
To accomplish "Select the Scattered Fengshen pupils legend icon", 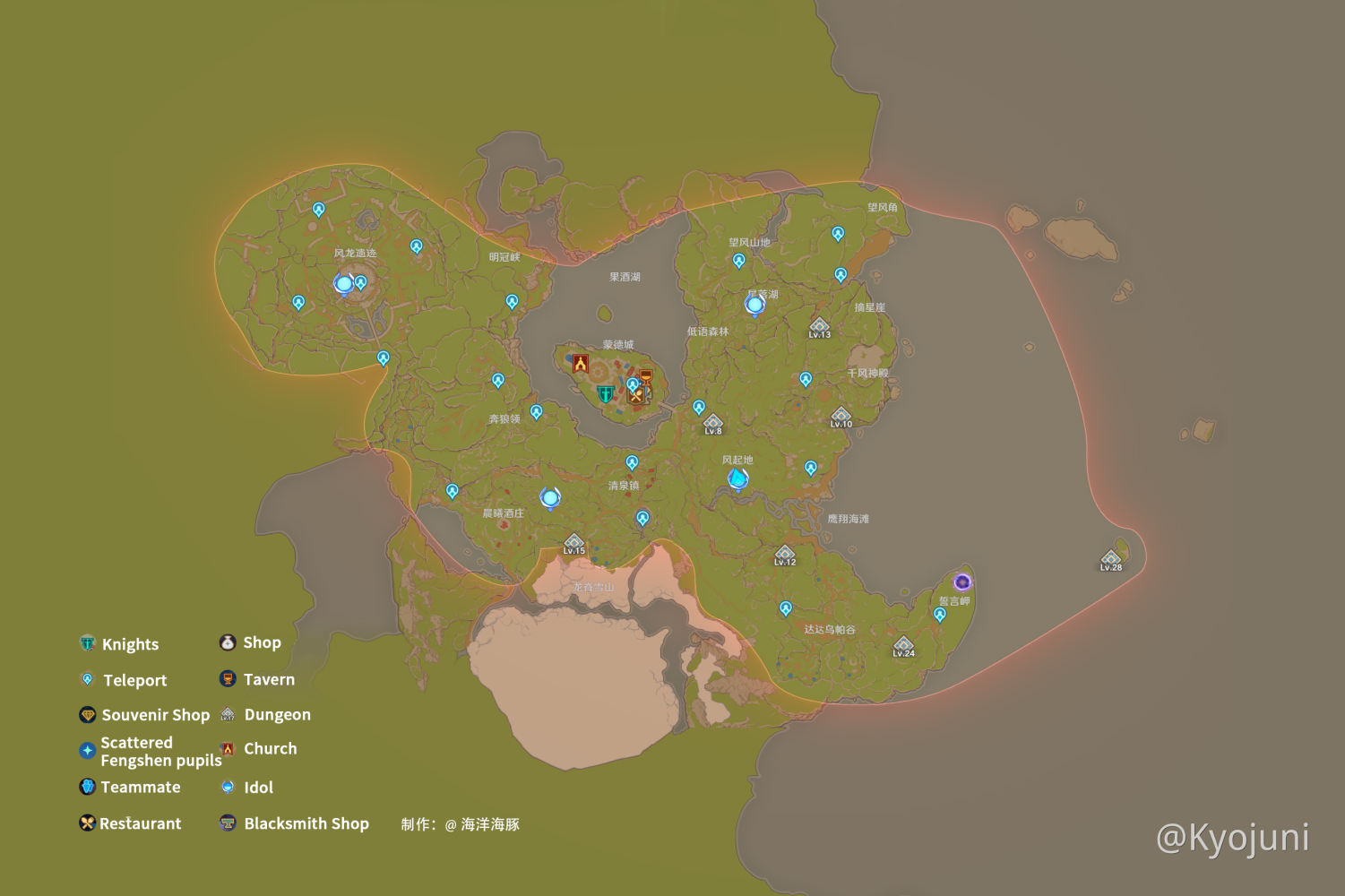I will 86,751.
